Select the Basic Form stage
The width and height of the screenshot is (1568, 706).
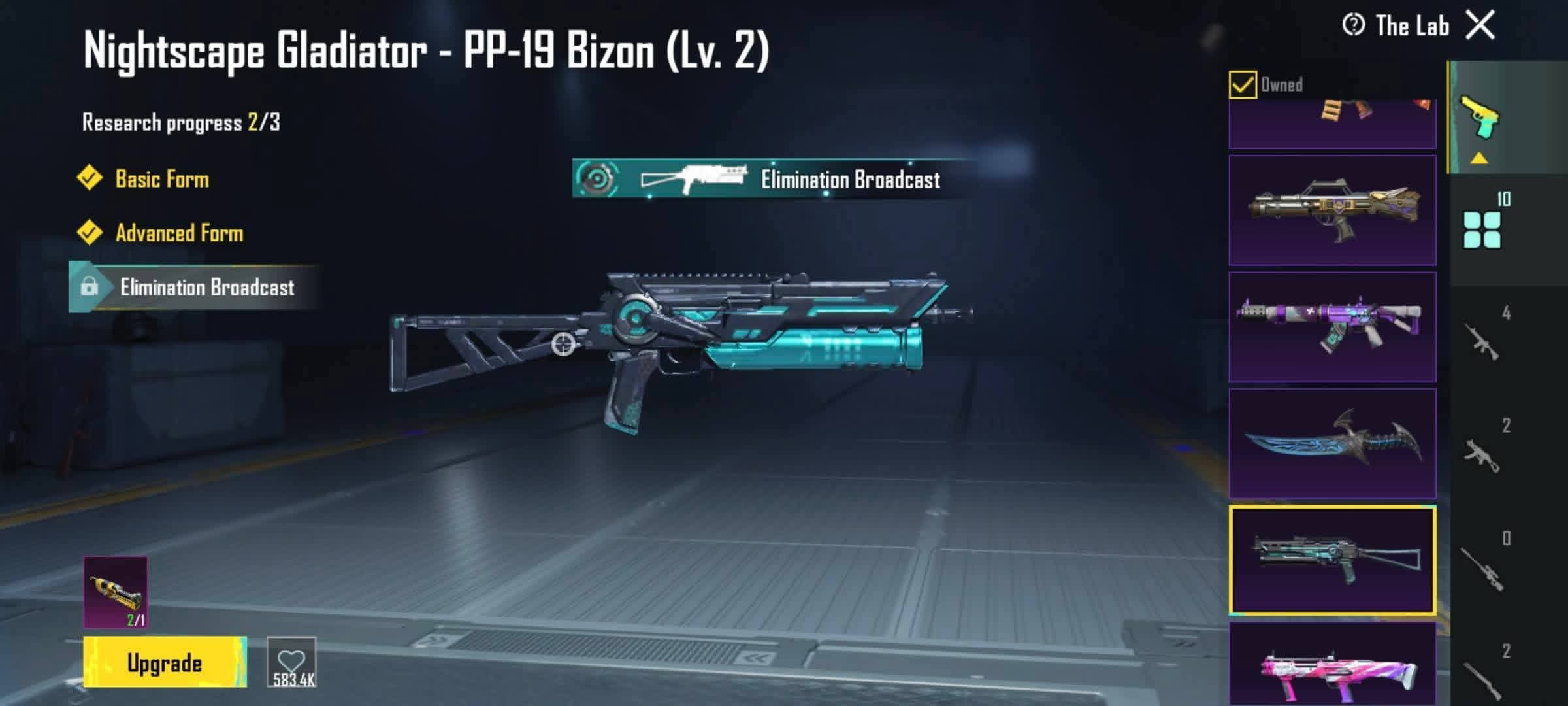pos(161,178)
